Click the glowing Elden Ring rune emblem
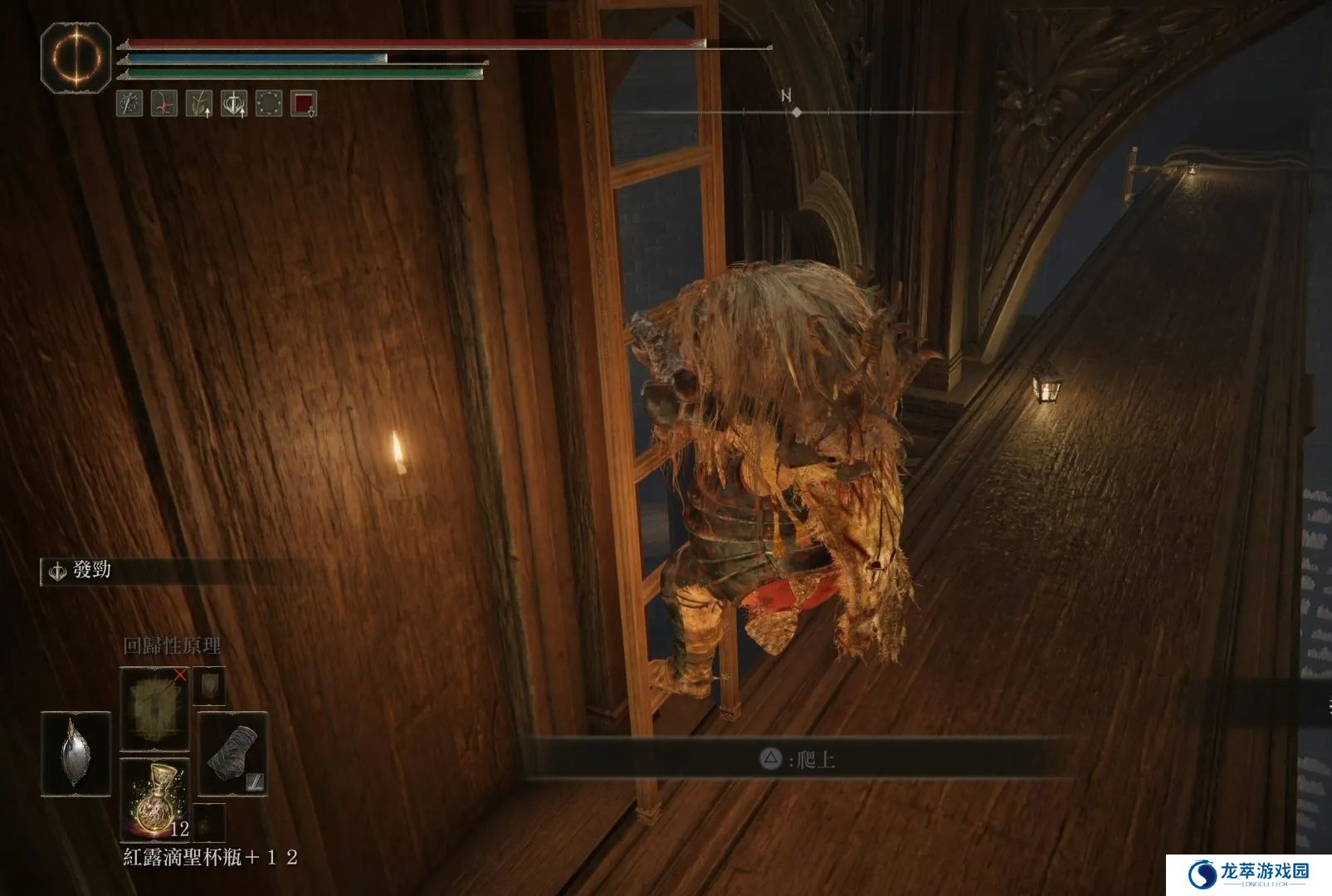This screenshot has width=1332, height=896. click(76, 57)
